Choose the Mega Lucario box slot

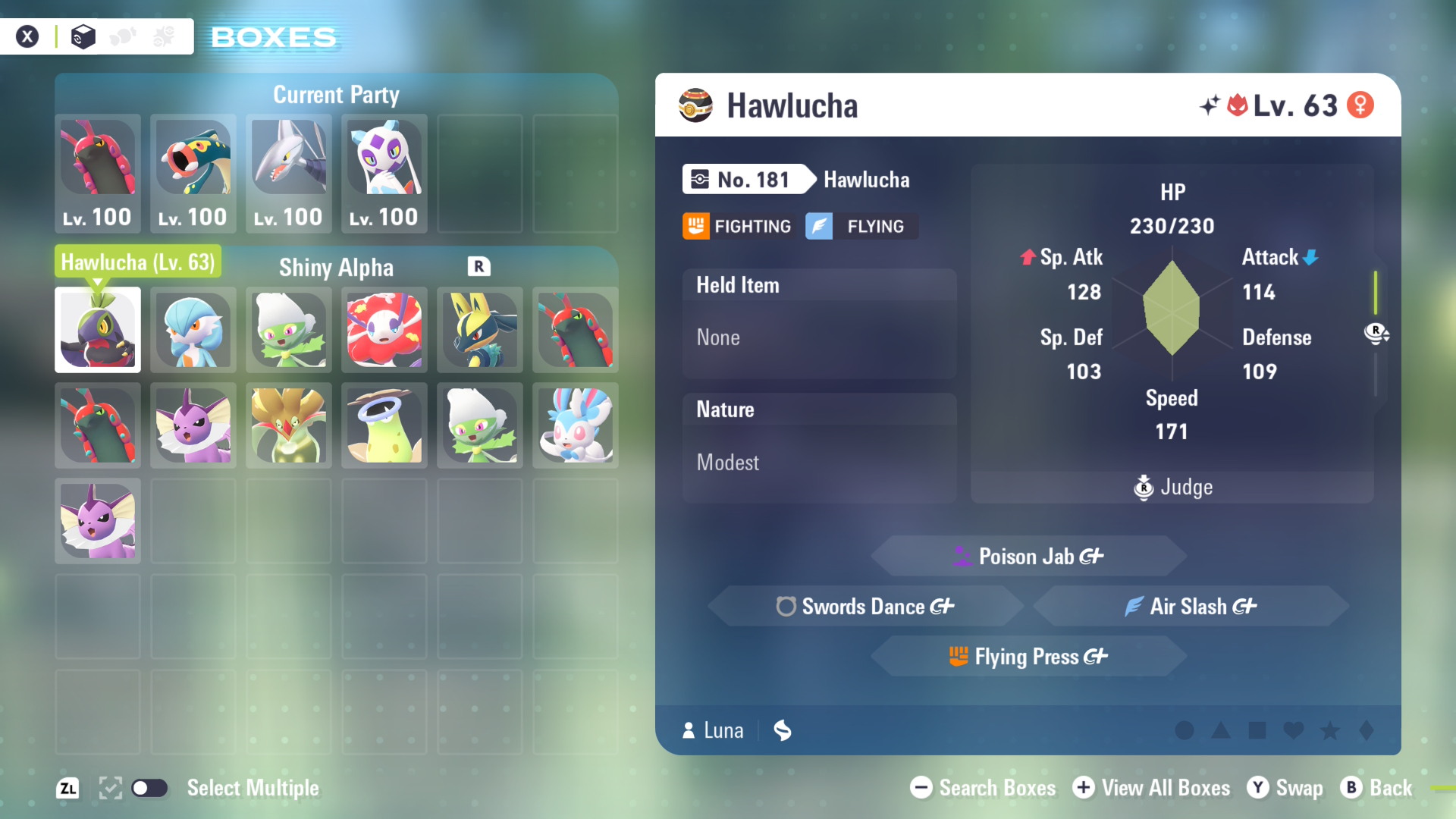click(480, 330)
